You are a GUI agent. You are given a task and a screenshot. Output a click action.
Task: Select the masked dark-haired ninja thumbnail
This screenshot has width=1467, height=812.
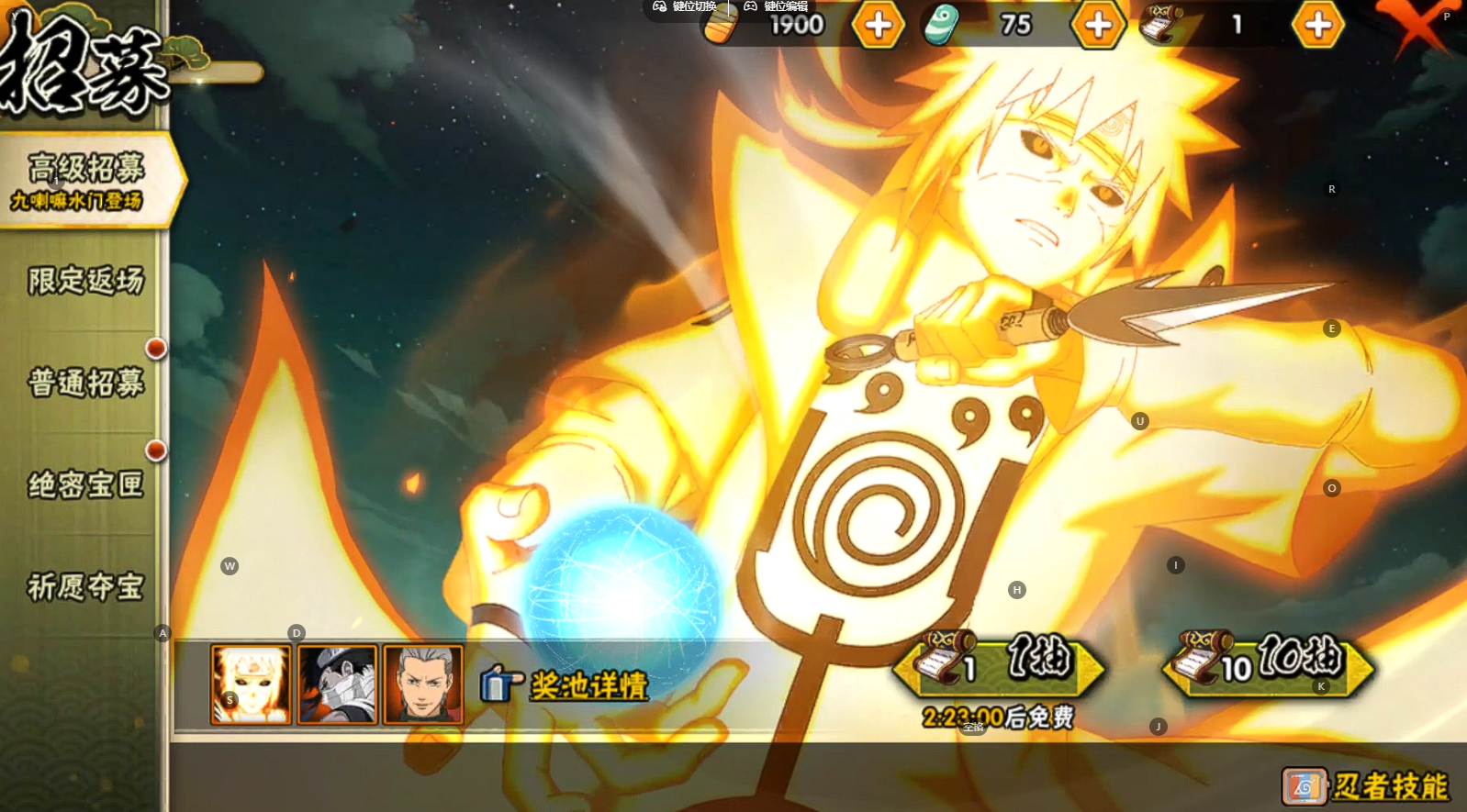(x=337, y=684)
